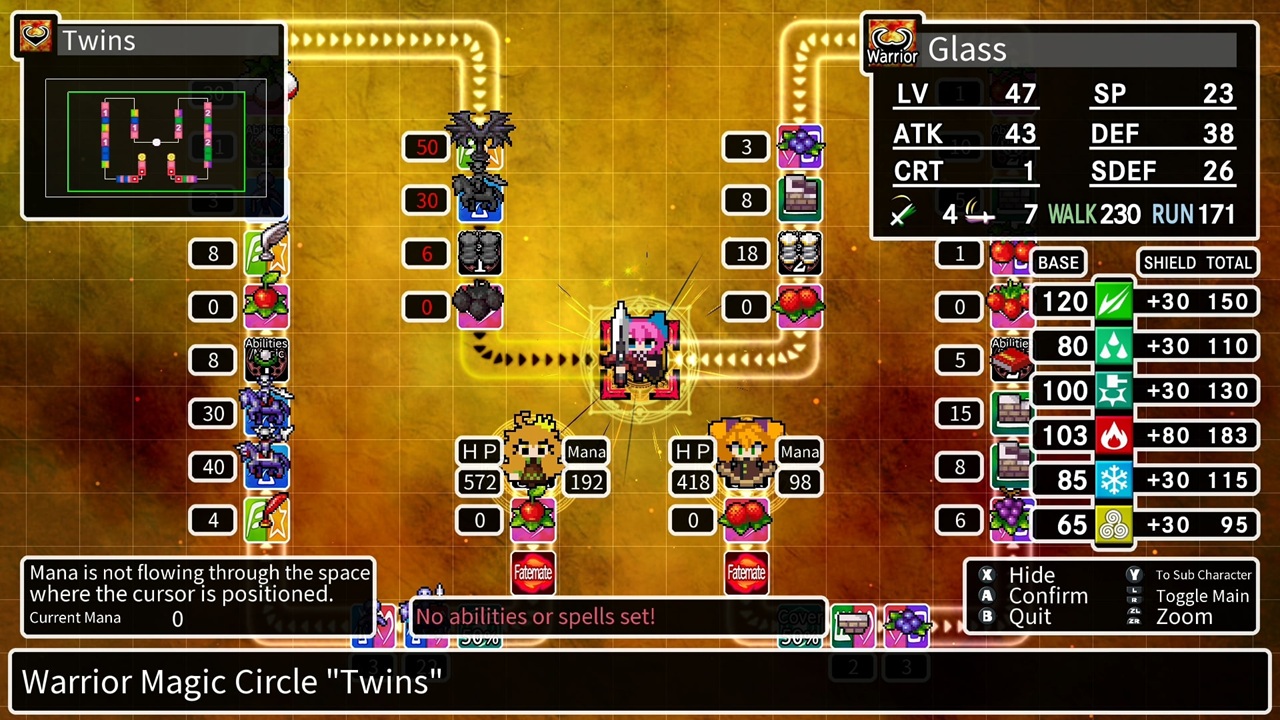Select strawberry tile beneath the orange-haired character
The height and width of the screenshot is (720, 1280).
coord(746,520)
